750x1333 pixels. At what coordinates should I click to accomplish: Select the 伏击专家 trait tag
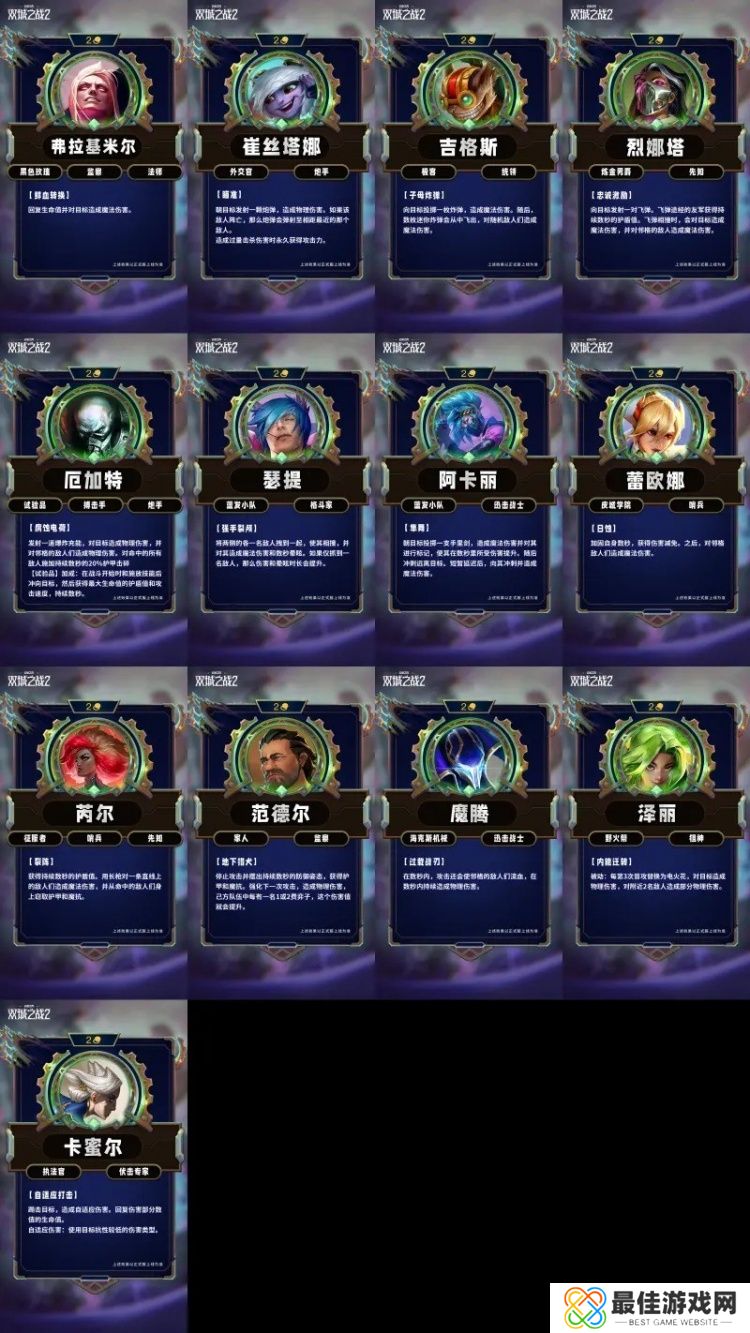pyautogui.click(x=133, y=1171)
